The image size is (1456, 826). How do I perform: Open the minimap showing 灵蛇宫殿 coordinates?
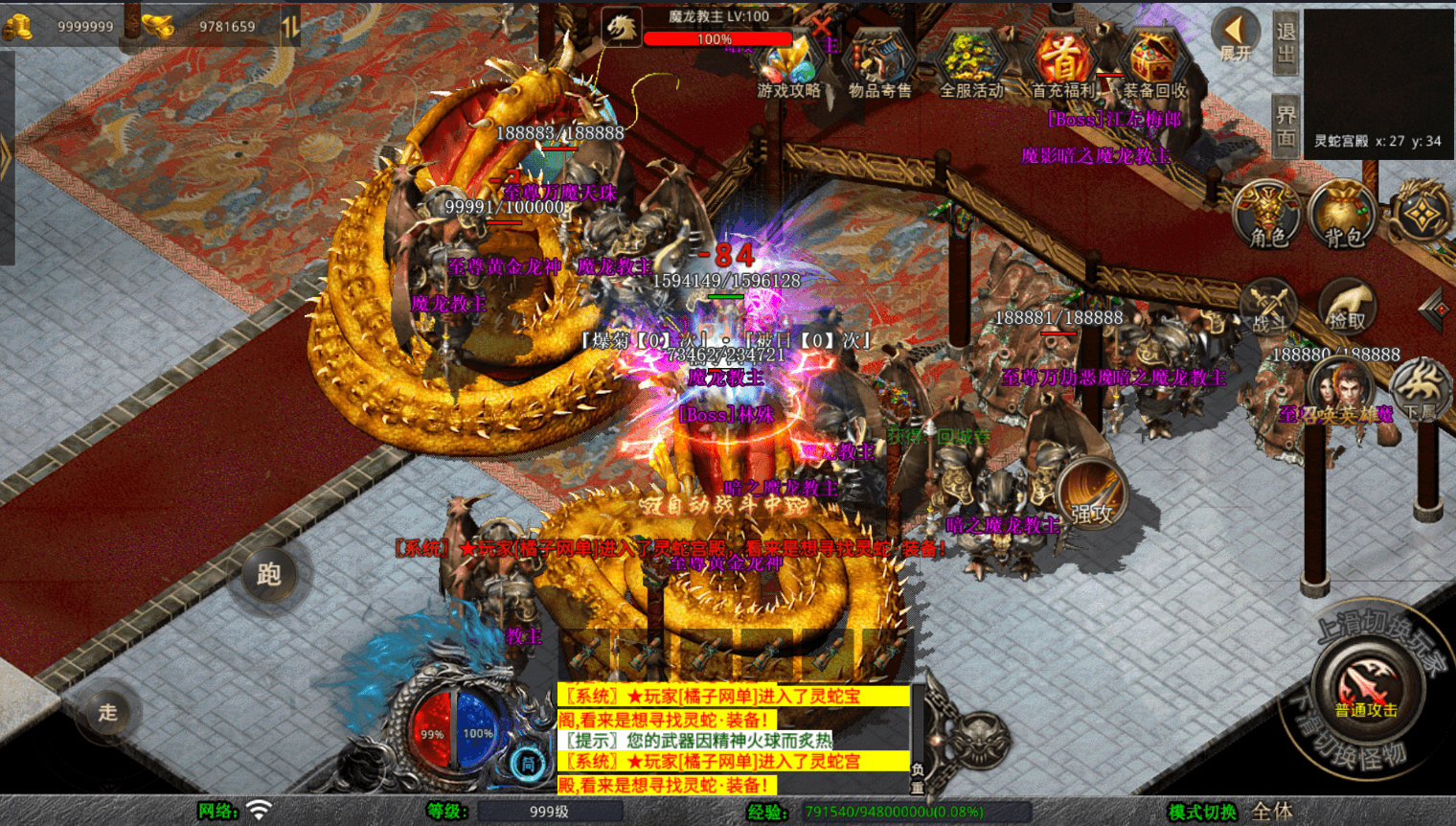[1377, 80]
